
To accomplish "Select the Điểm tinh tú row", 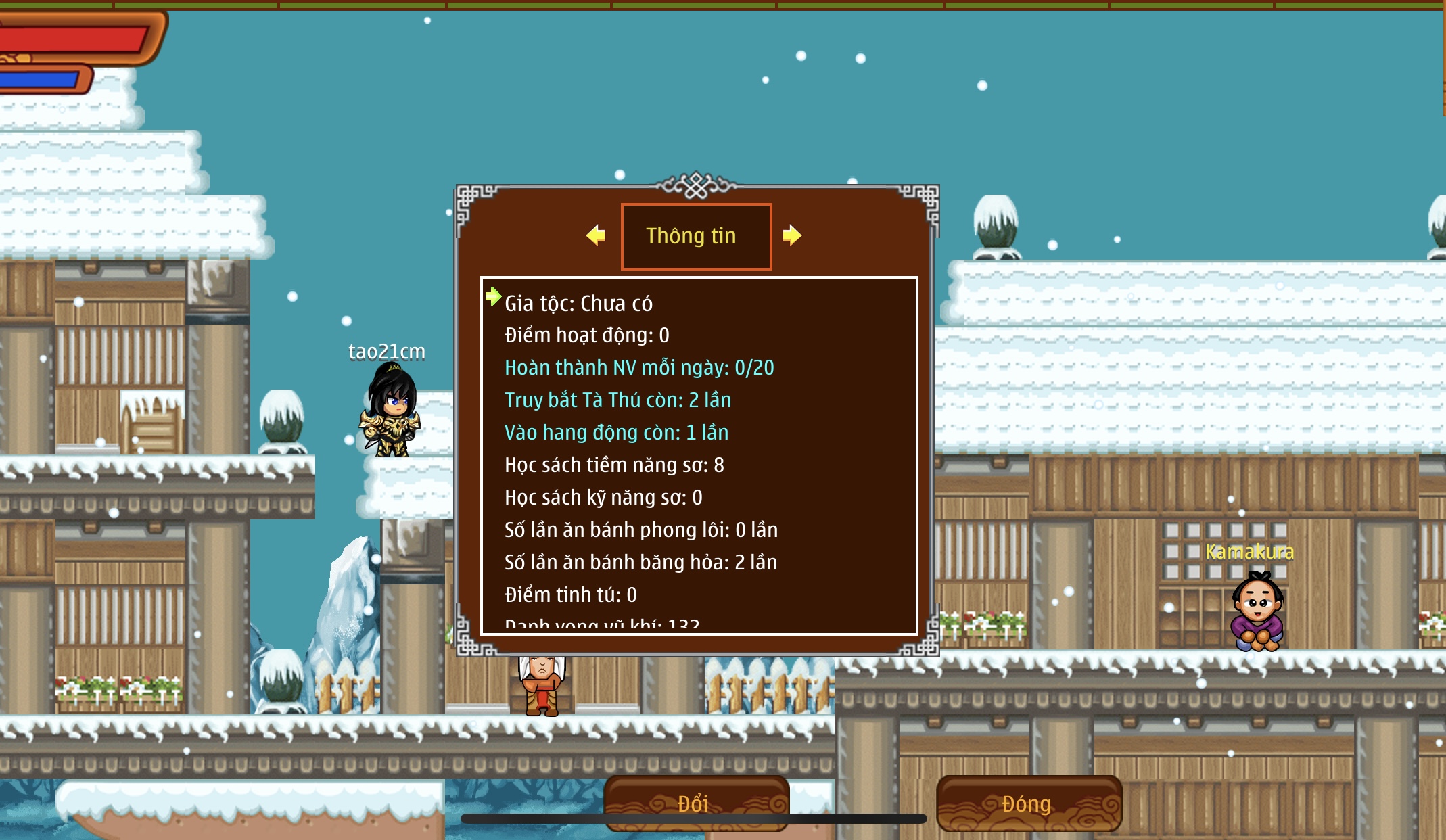I will [570, 595].
